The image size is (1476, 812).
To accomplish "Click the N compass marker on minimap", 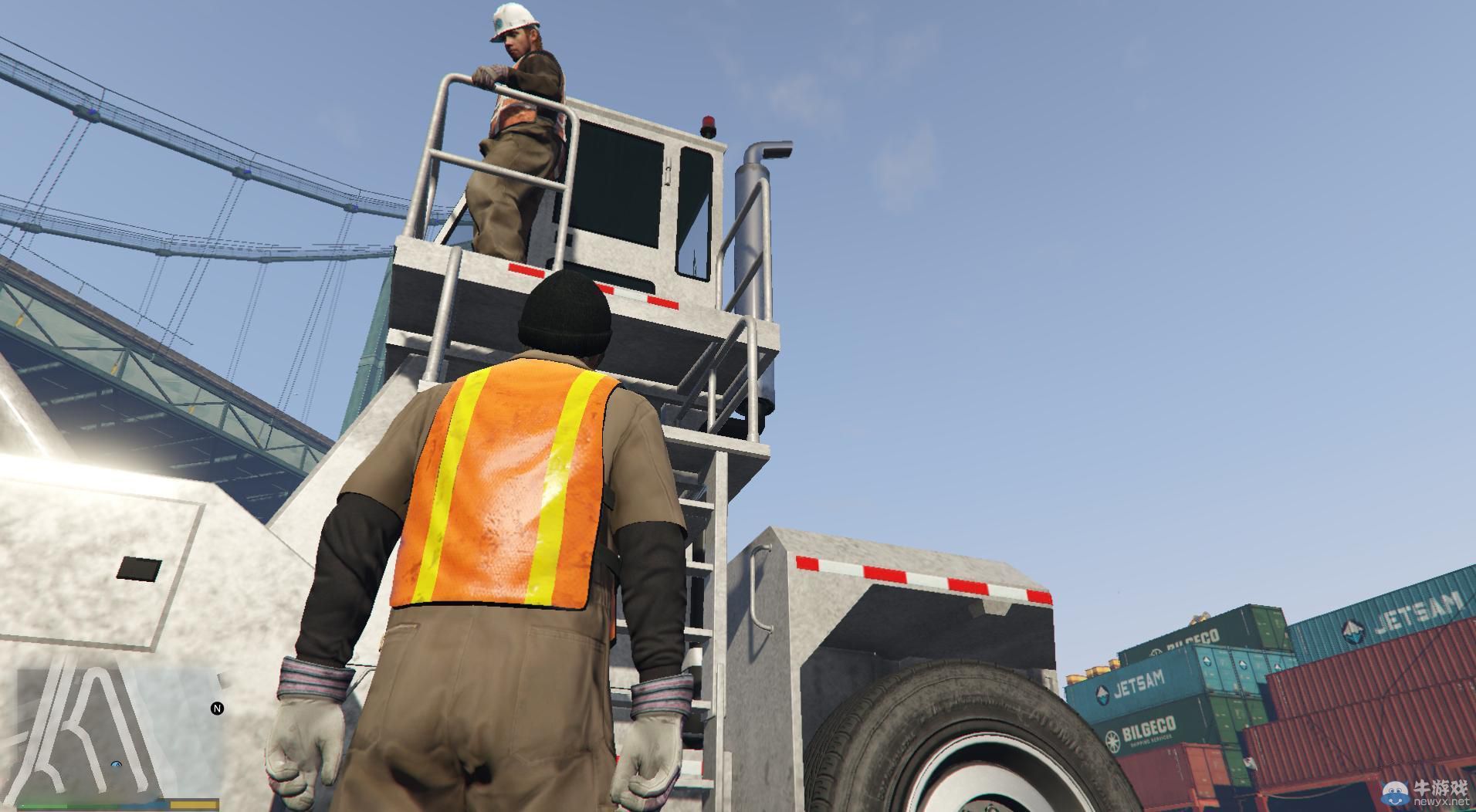I will click(217, 708).
